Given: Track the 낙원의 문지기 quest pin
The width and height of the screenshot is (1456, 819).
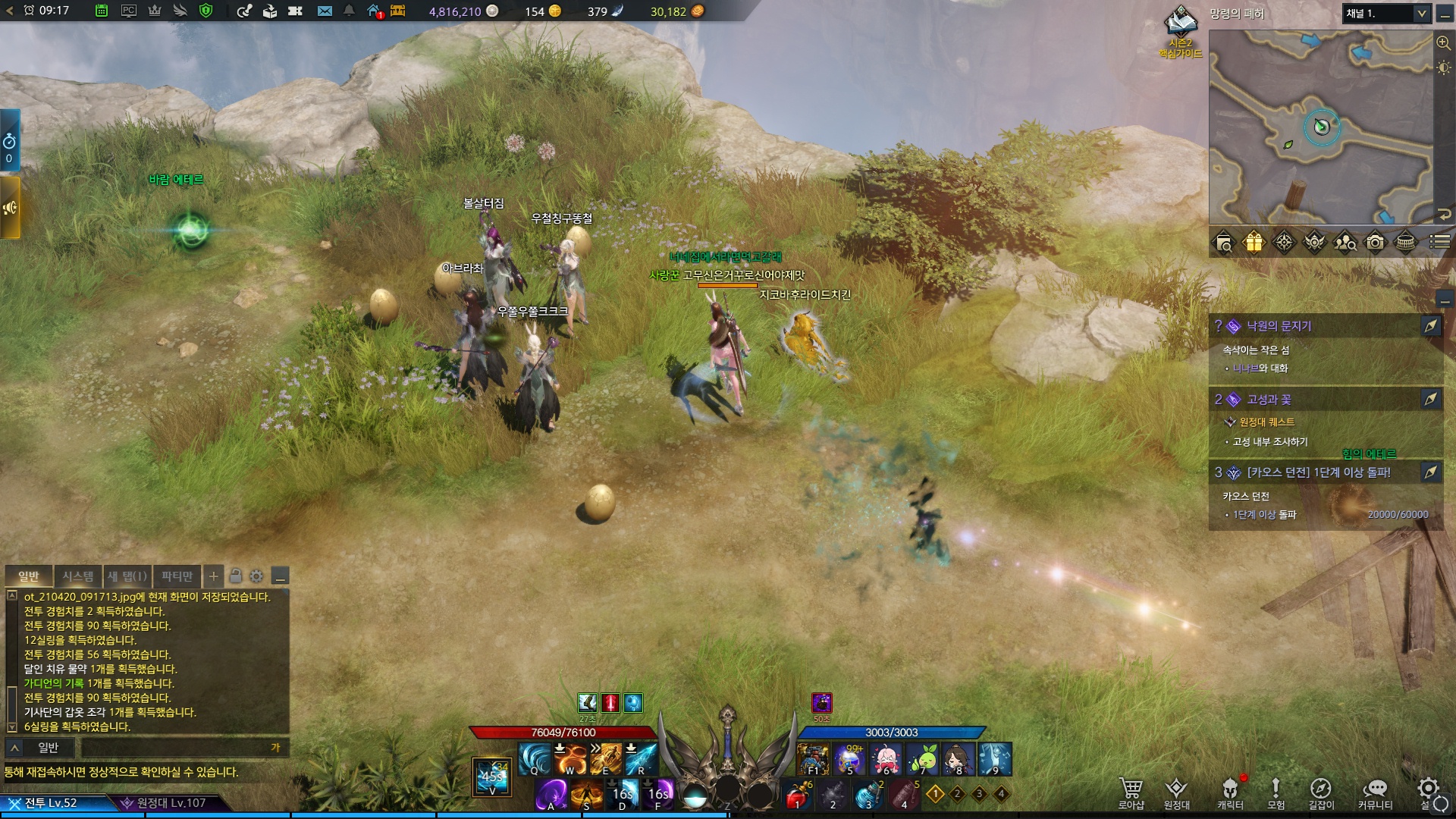Looking at the screenshot, I should pos(1430,326).
